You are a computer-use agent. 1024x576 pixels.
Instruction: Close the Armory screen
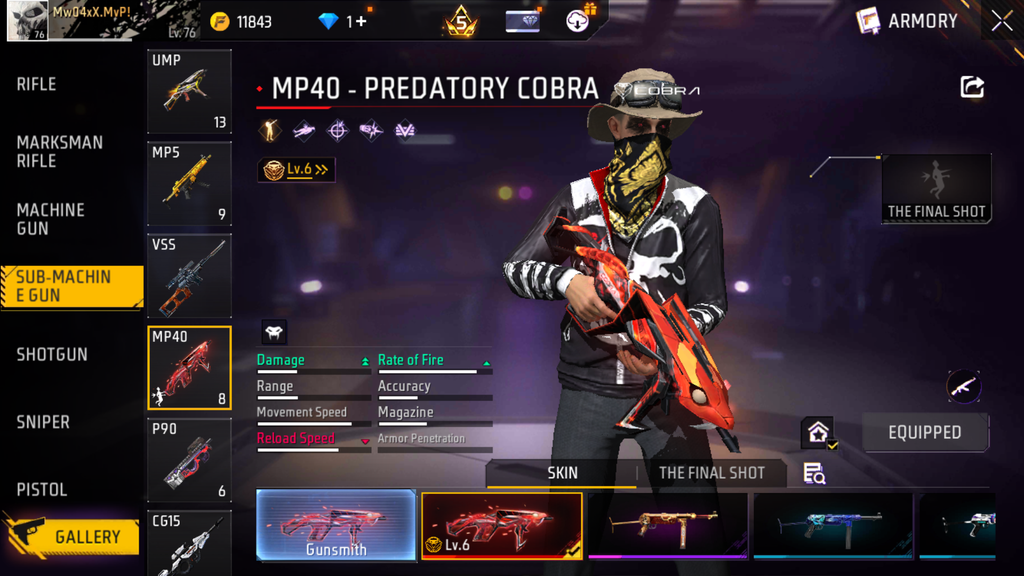coord(1001,21)
